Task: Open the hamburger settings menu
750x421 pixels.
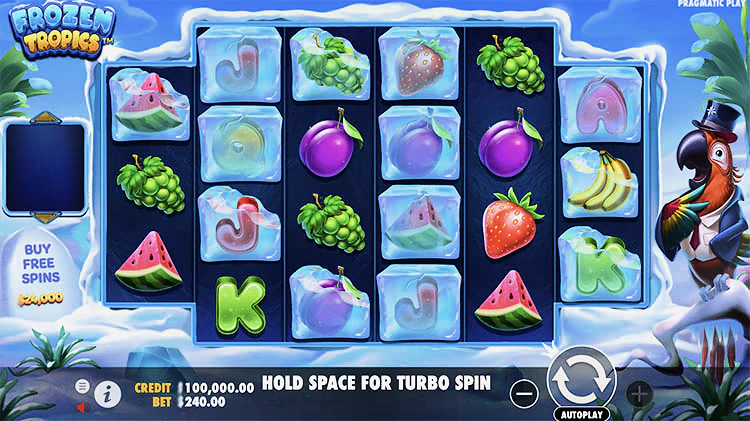Action: pos(83,386)
